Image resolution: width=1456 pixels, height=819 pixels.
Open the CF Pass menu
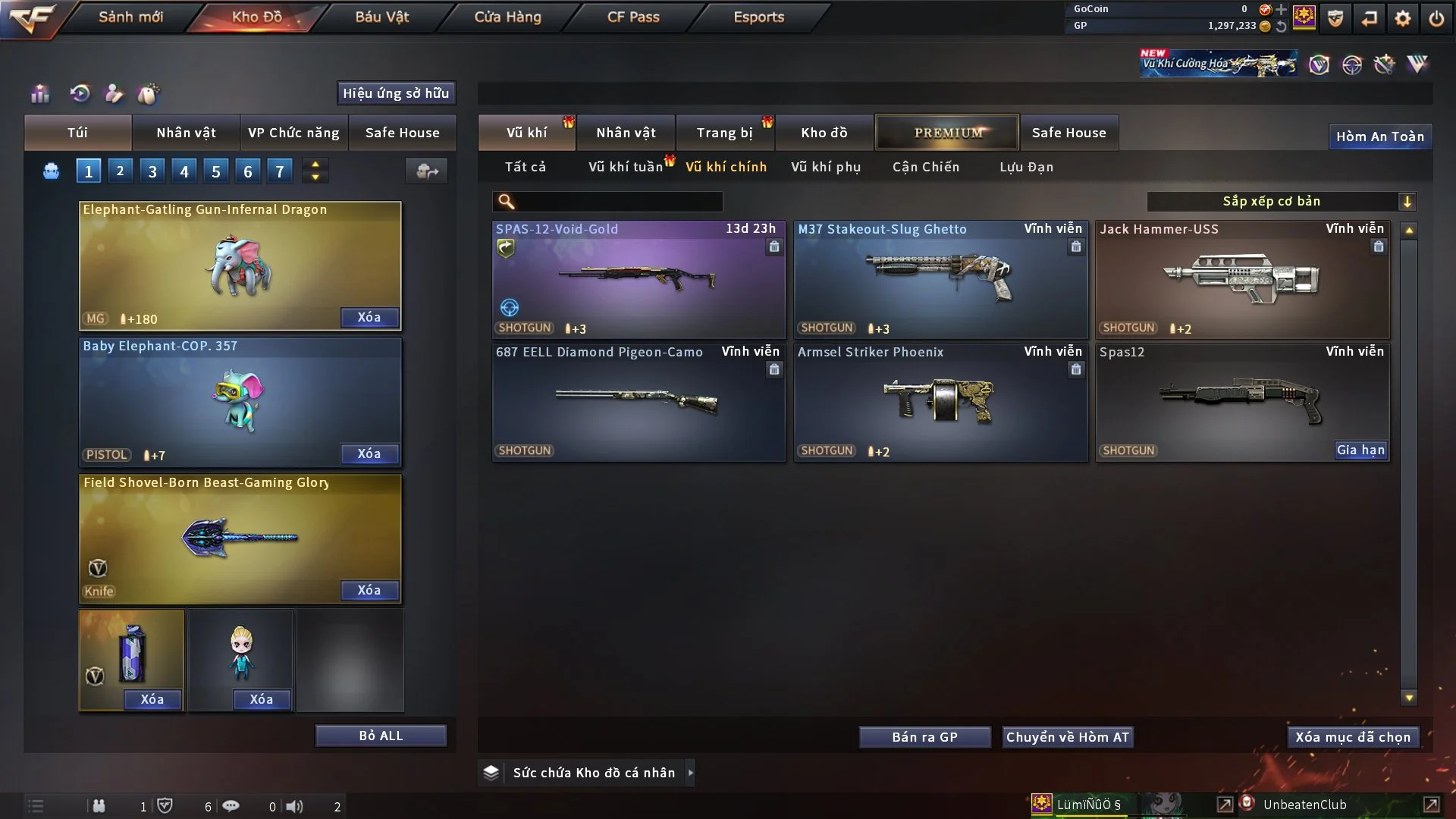point(633,17)
